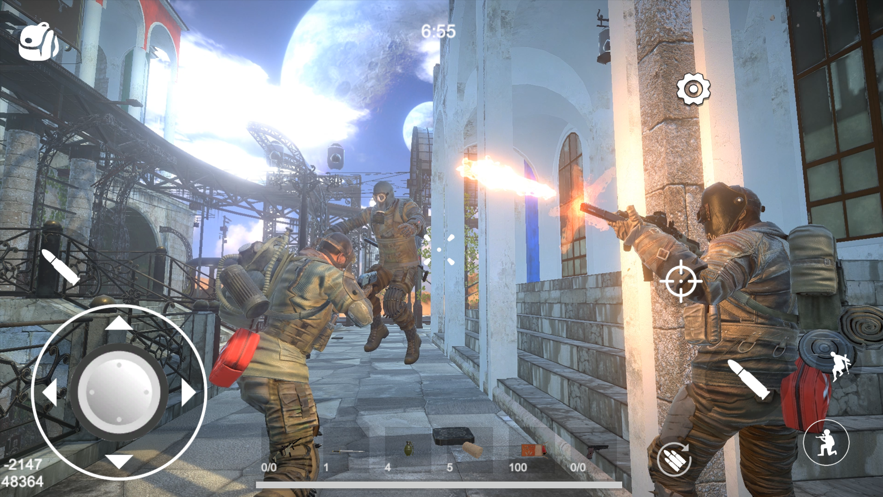Viewport: 883px width, 497px height.
Task: Open the backpack inventory
Action: pyautogui.click(x=40, y=42)
